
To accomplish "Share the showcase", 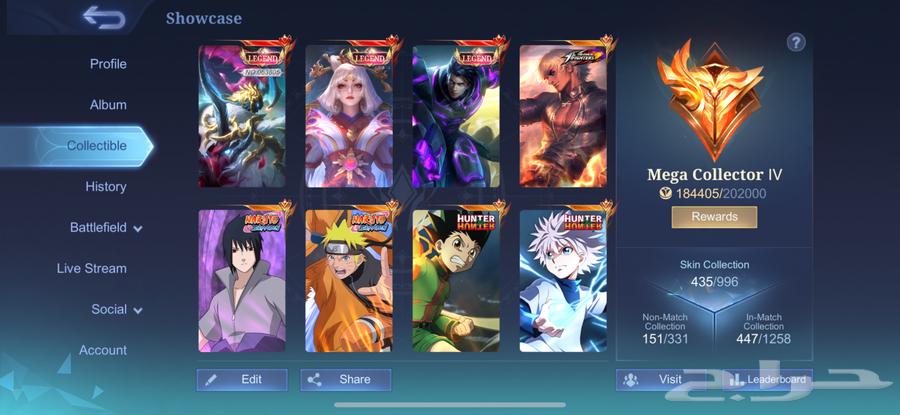I will pyautogui.click(x=346, y=380).
